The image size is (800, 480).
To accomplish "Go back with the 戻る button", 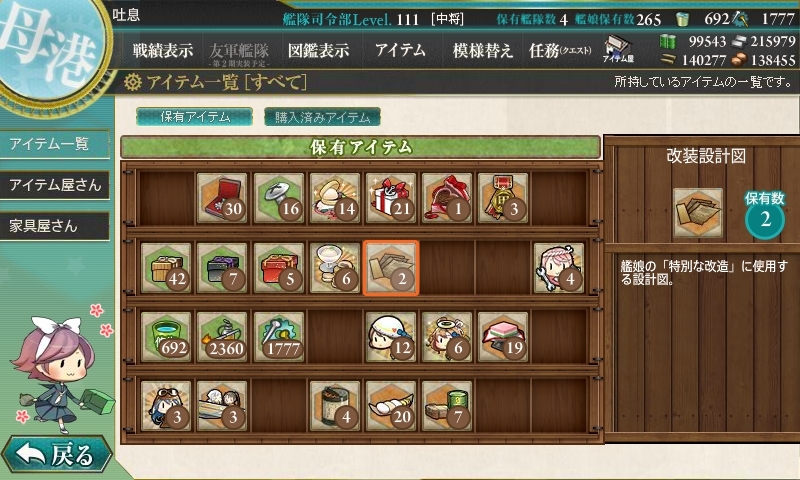I will (55, 456).
